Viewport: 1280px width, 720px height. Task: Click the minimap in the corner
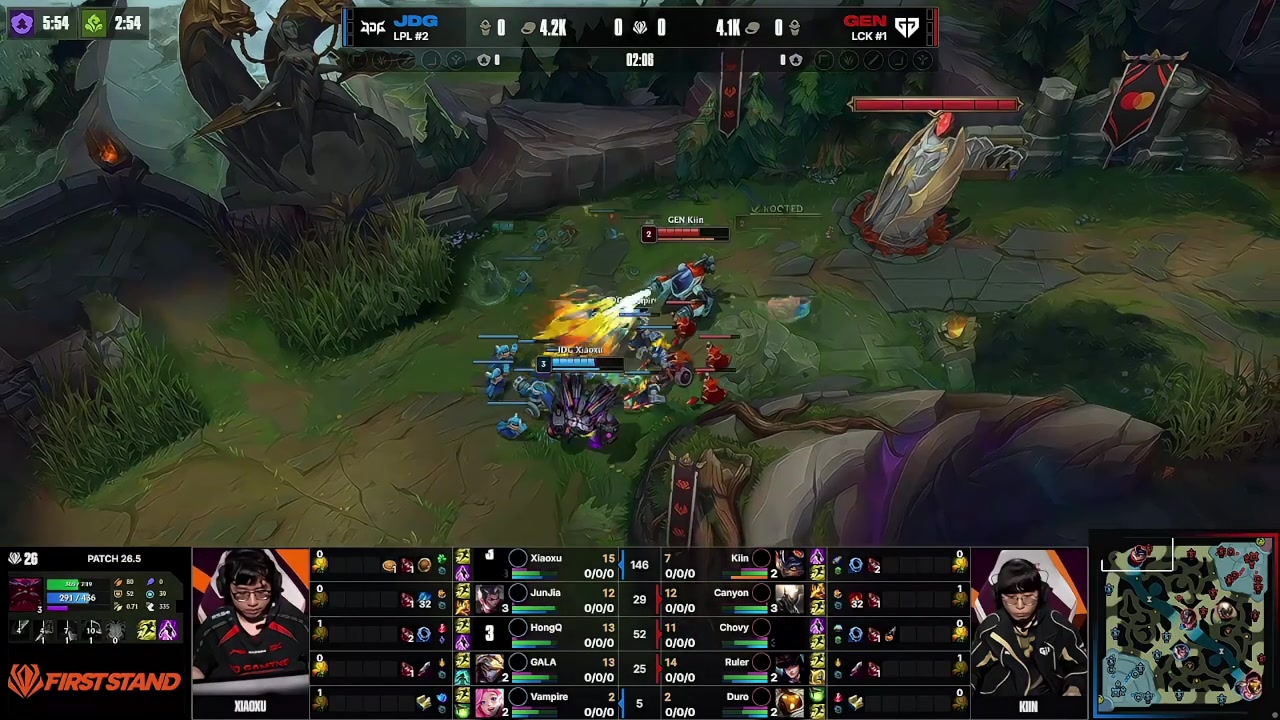click(1187, 627)
